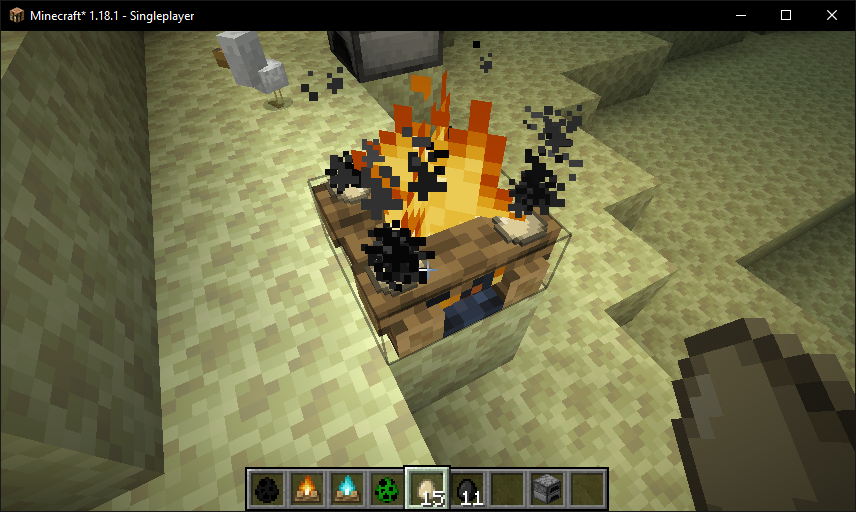The width and height of the screenshot is (856, 512).
Task: Choose the blue soul campfire slot
Action: pyautogui.click(x=347, y=488)
